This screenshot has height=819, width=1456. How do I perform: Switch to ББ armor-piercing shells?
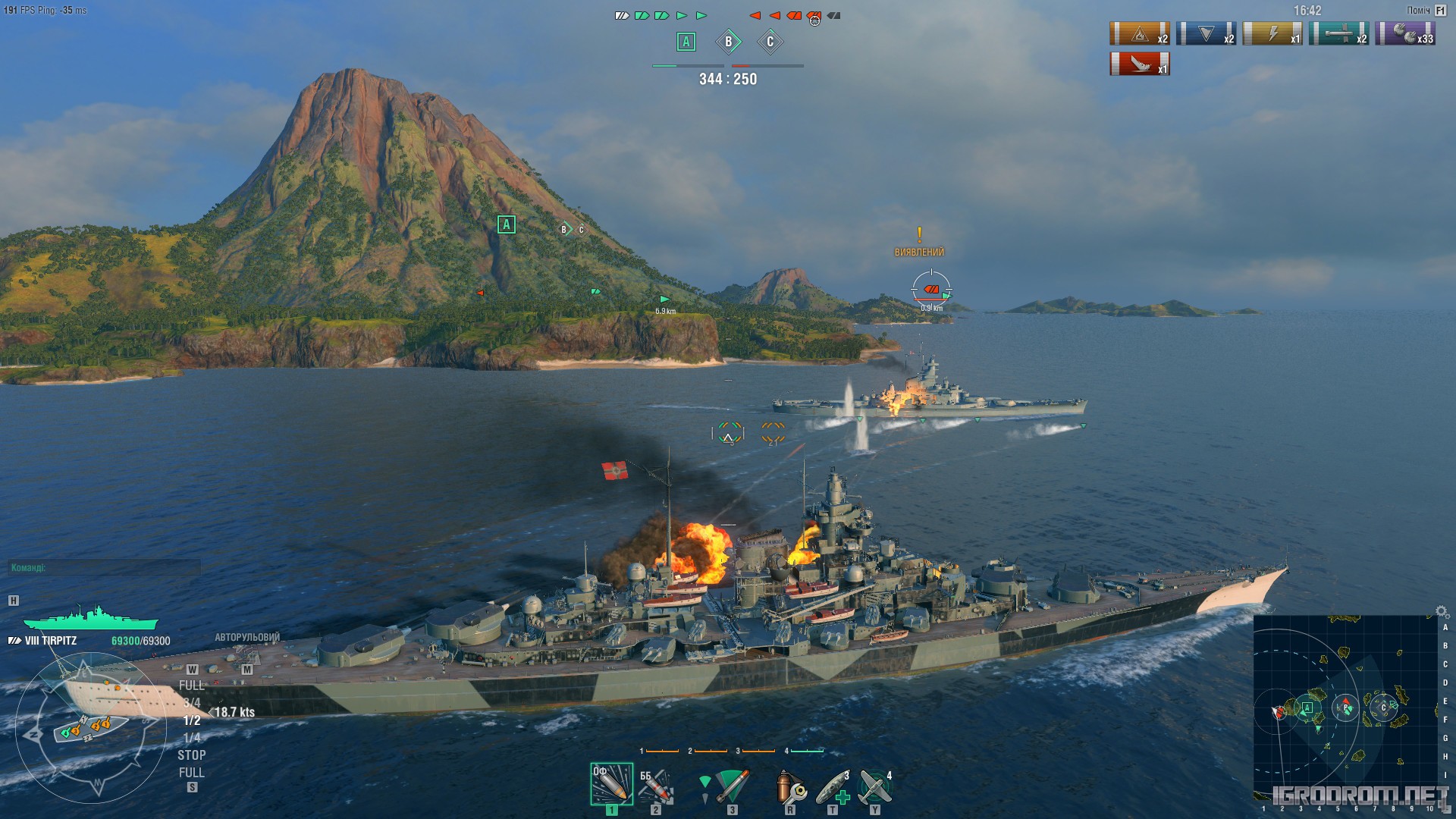pyautogui.click(x=655, y=786)
